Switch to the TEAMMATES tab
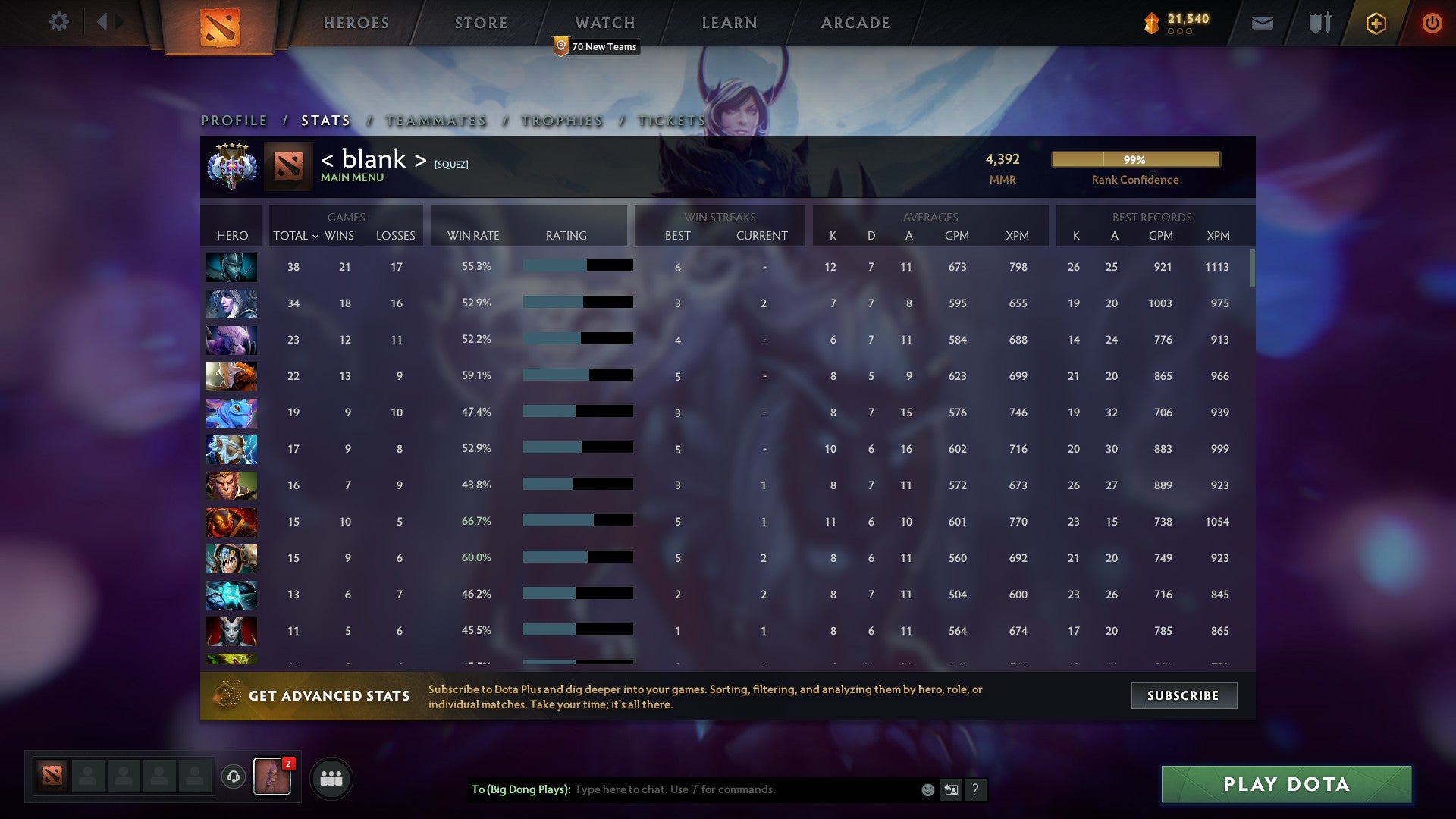The width and height of the screenshot is (1456, 819). [x=436, y=120]
